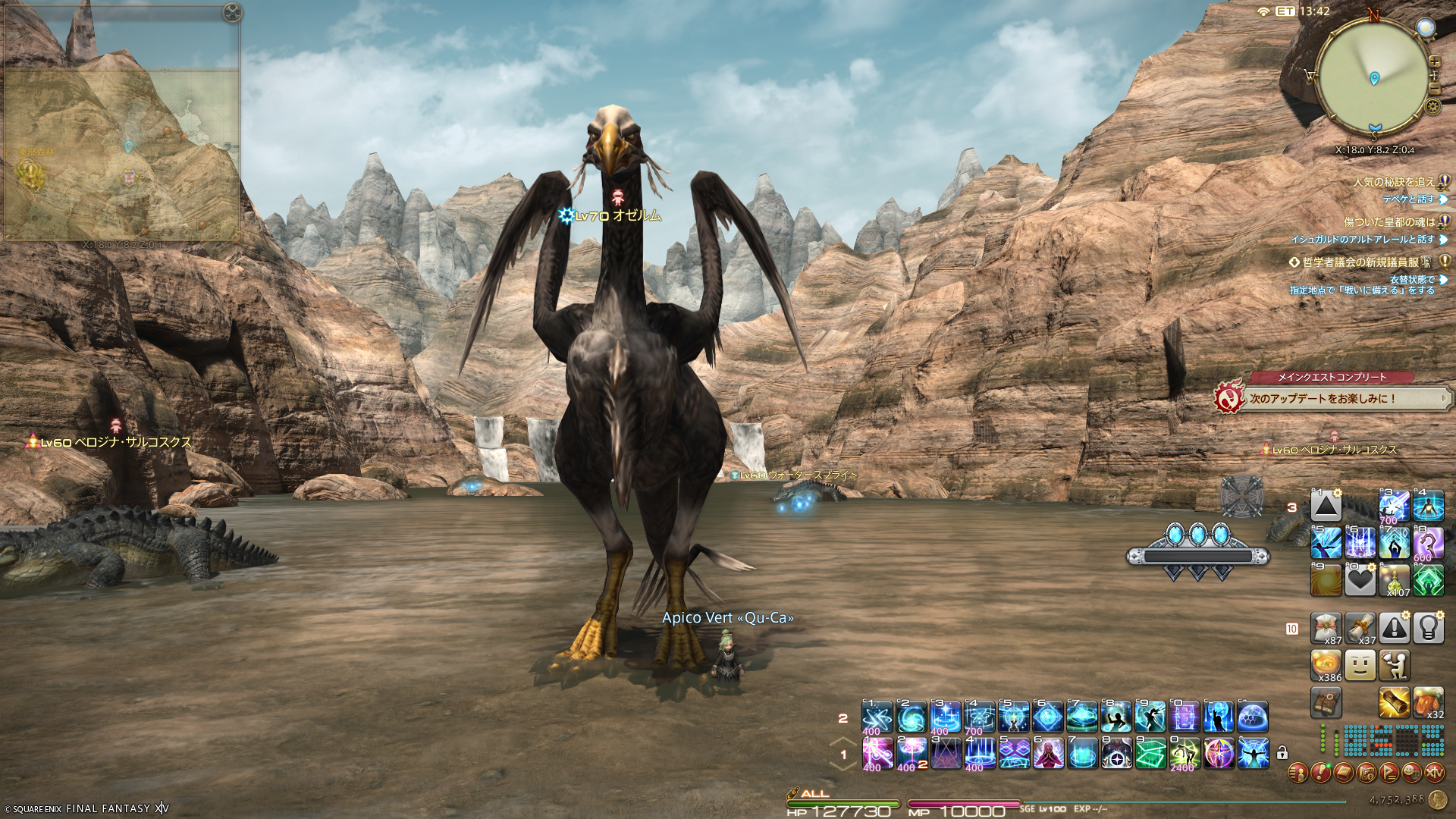Cast the pink-haired praying figure ability
This screenshot has height=819, width=1456.
tap(1048, 753)
